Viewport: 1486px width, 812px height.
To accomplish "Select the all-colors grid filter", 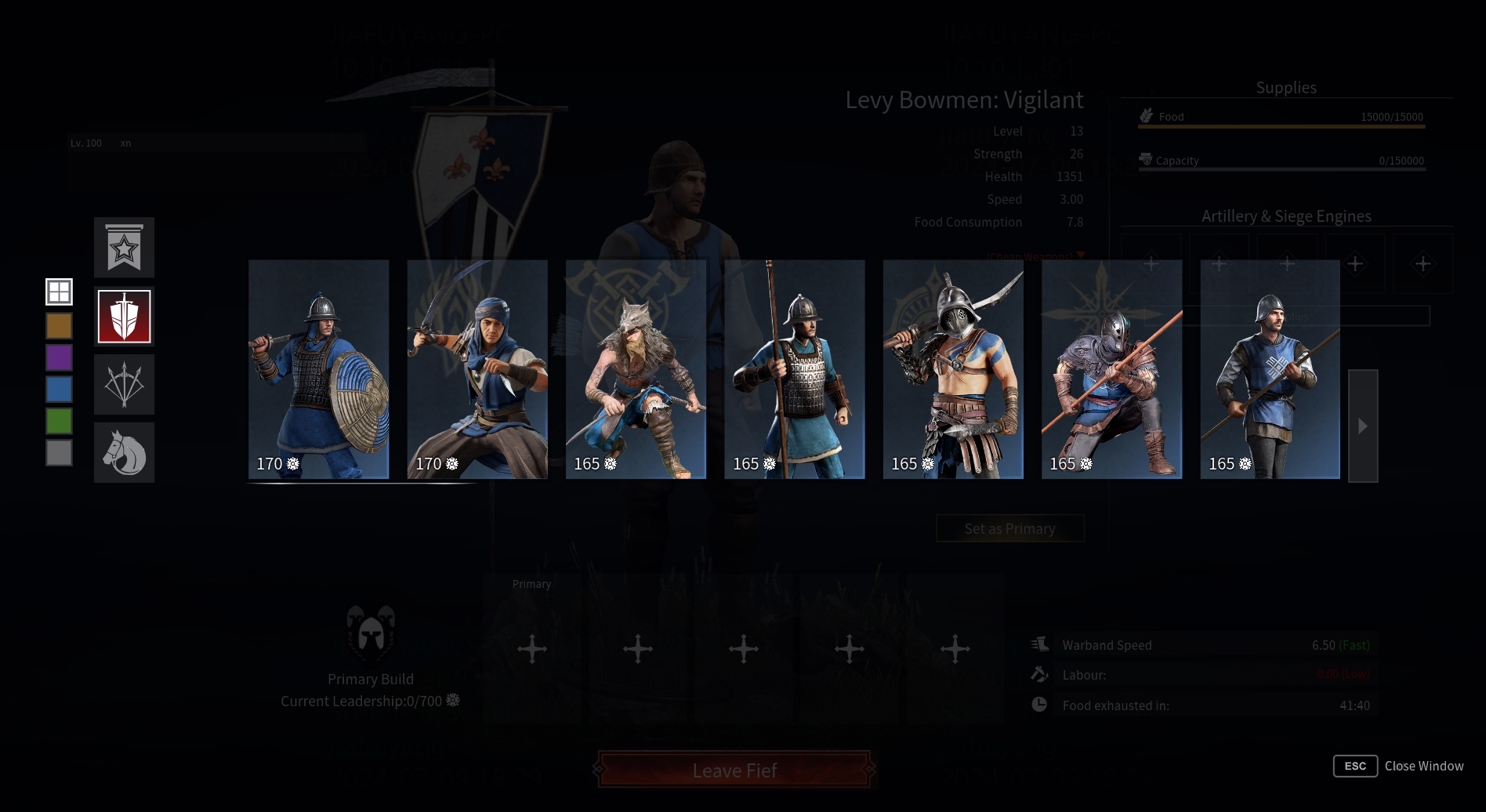I will click(x=59, y=292).
